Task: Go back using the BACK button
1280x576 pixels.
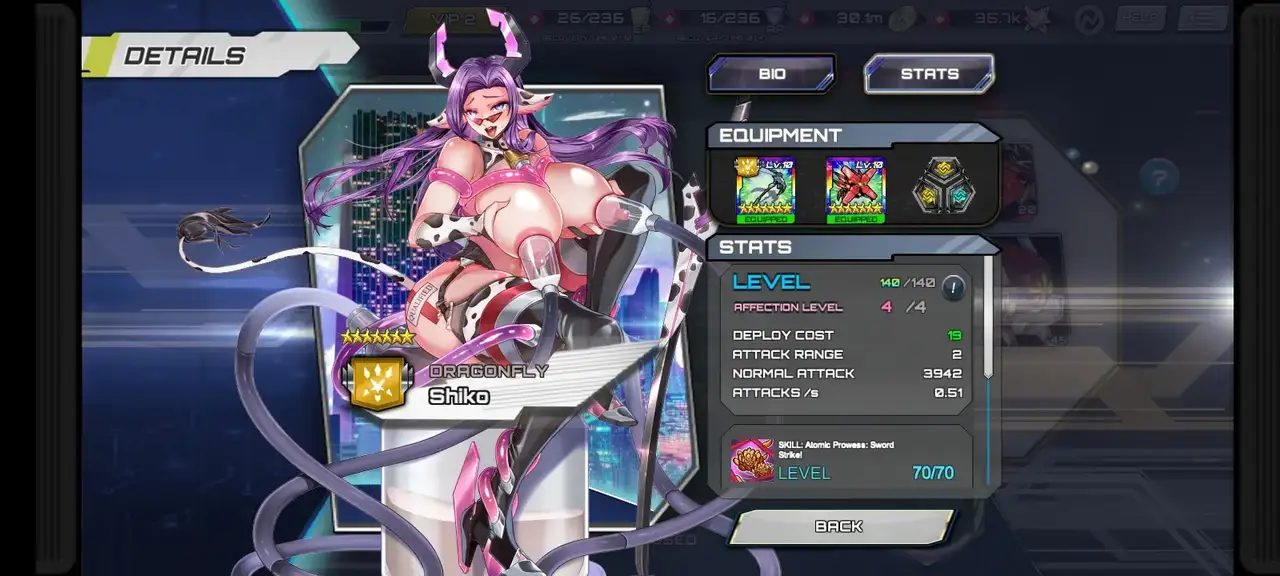Action: (839, 526)
